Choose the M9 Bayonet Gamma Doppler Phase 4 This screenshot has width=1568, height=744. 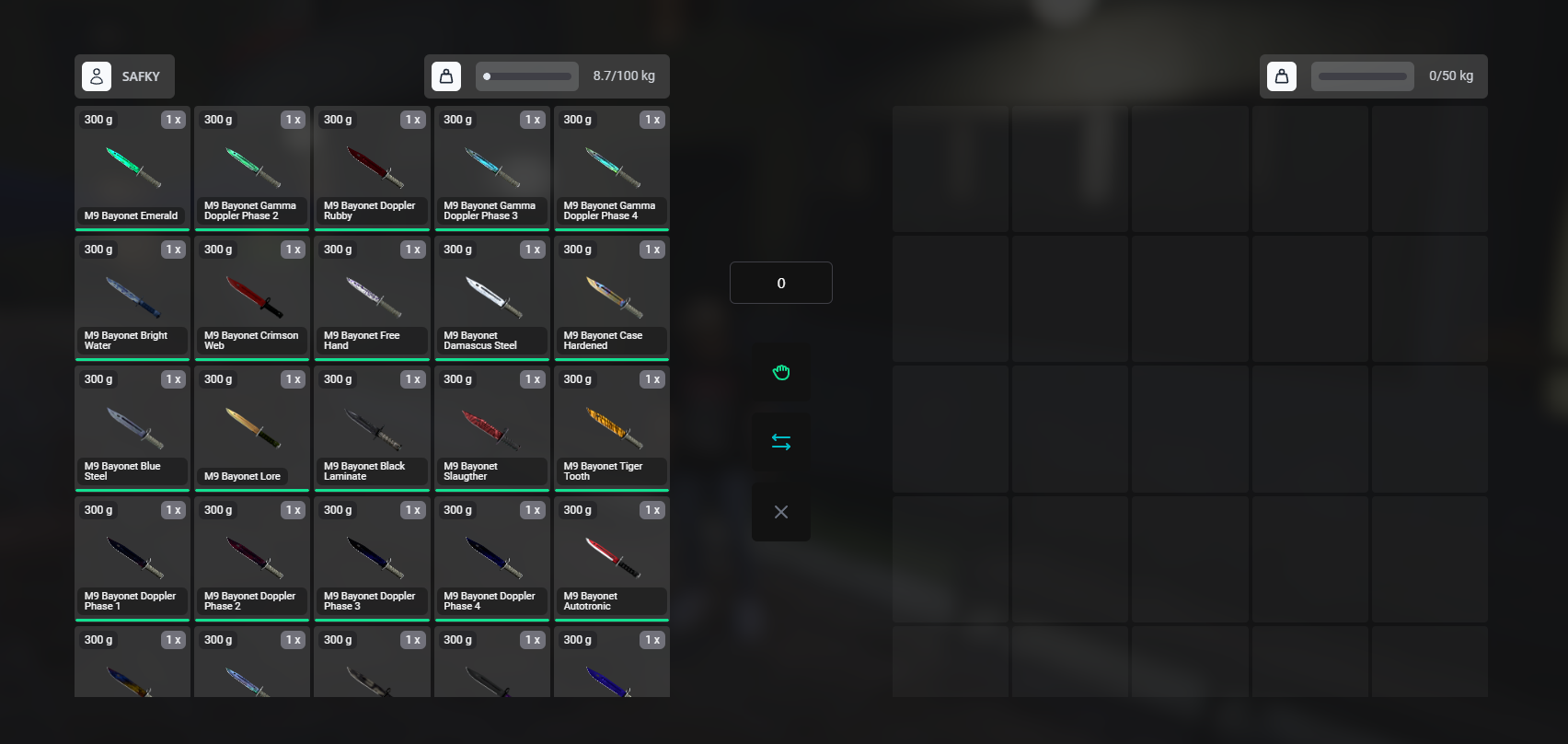click(x=611, y=168)
